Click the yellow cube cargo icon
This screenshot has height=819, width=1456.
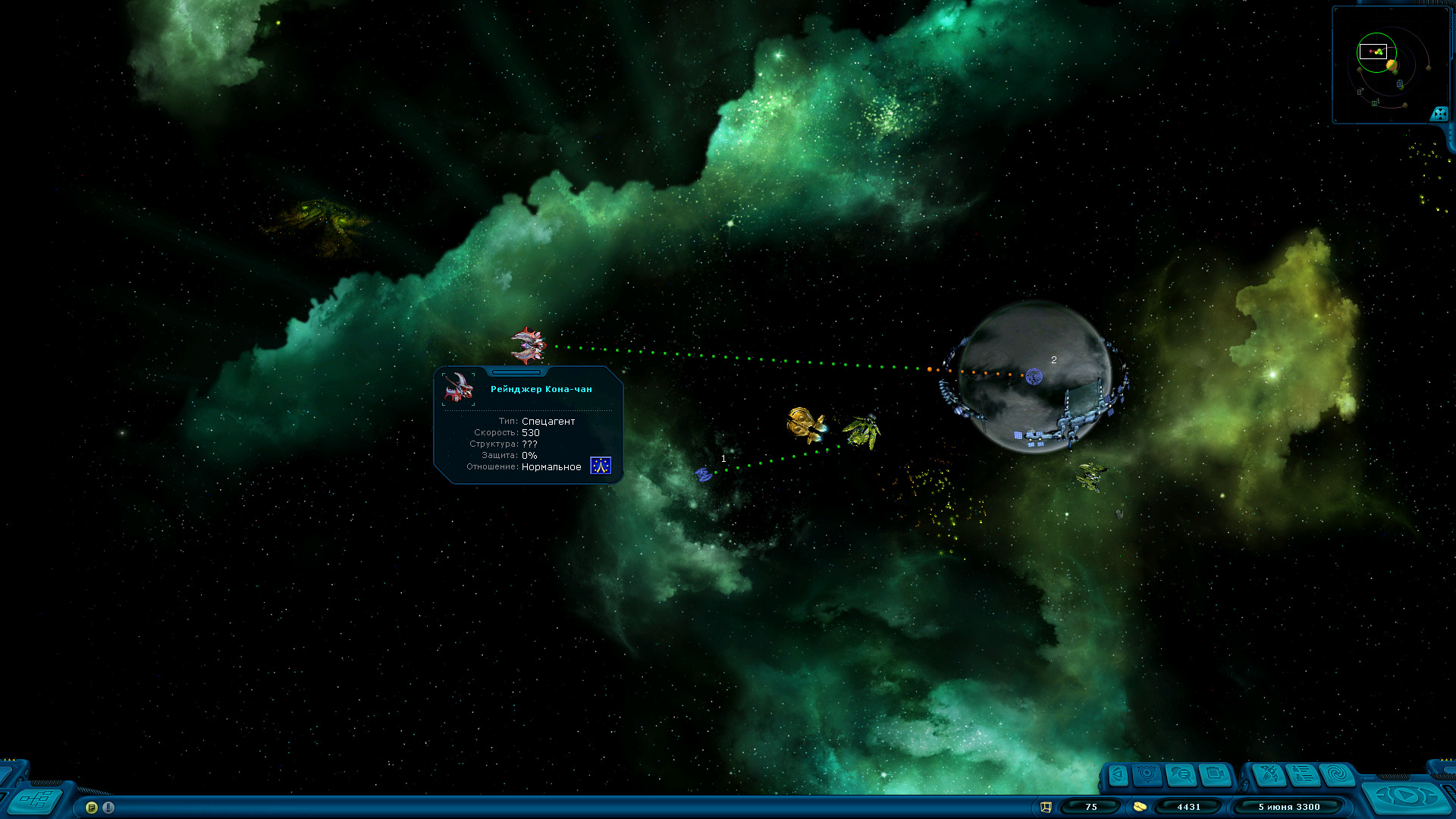point(1046,807)
